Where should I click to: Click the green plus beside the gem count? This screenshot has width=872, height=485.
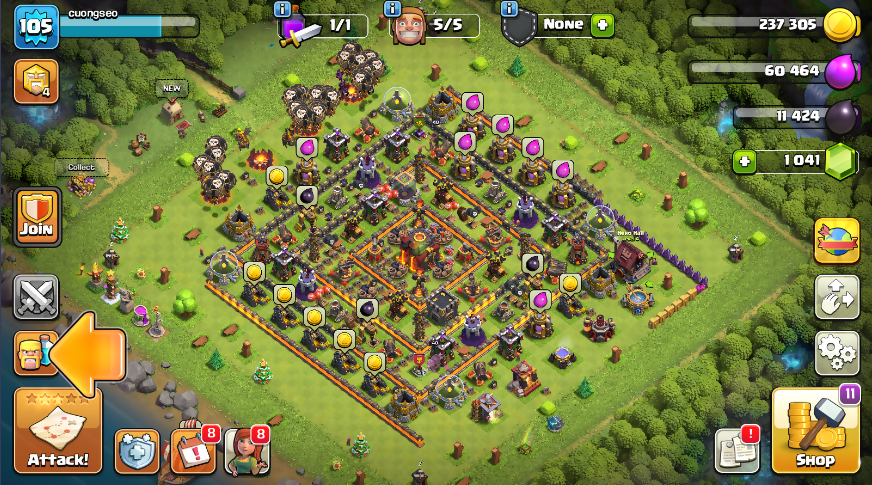743,161
